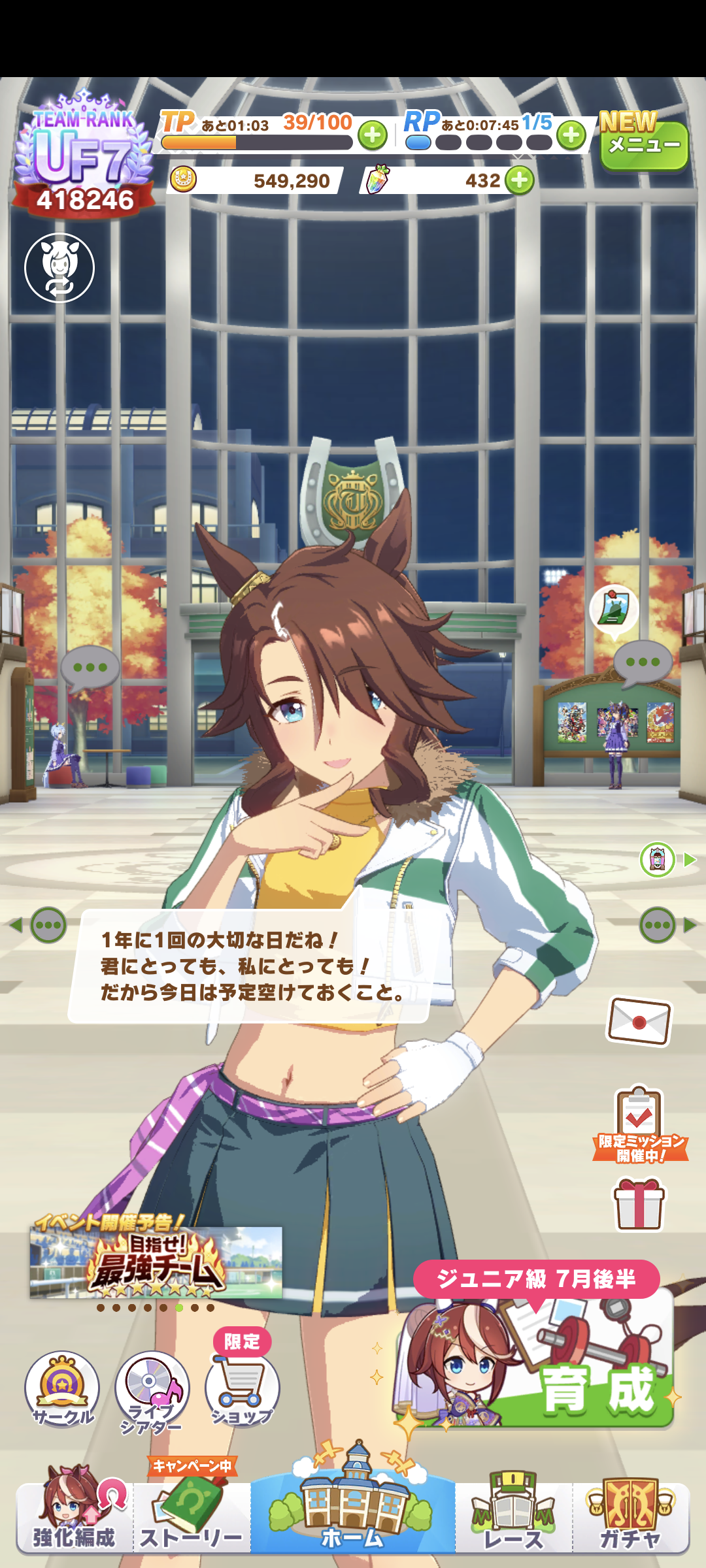Open the envelope mailbox icon

click(x=639, y=1021)
